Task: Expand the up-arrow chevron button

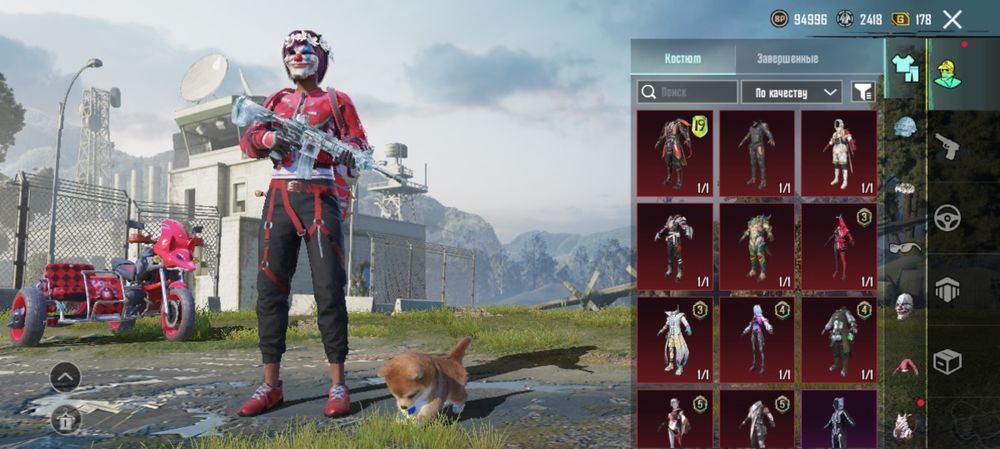Action: coord(65,376)
